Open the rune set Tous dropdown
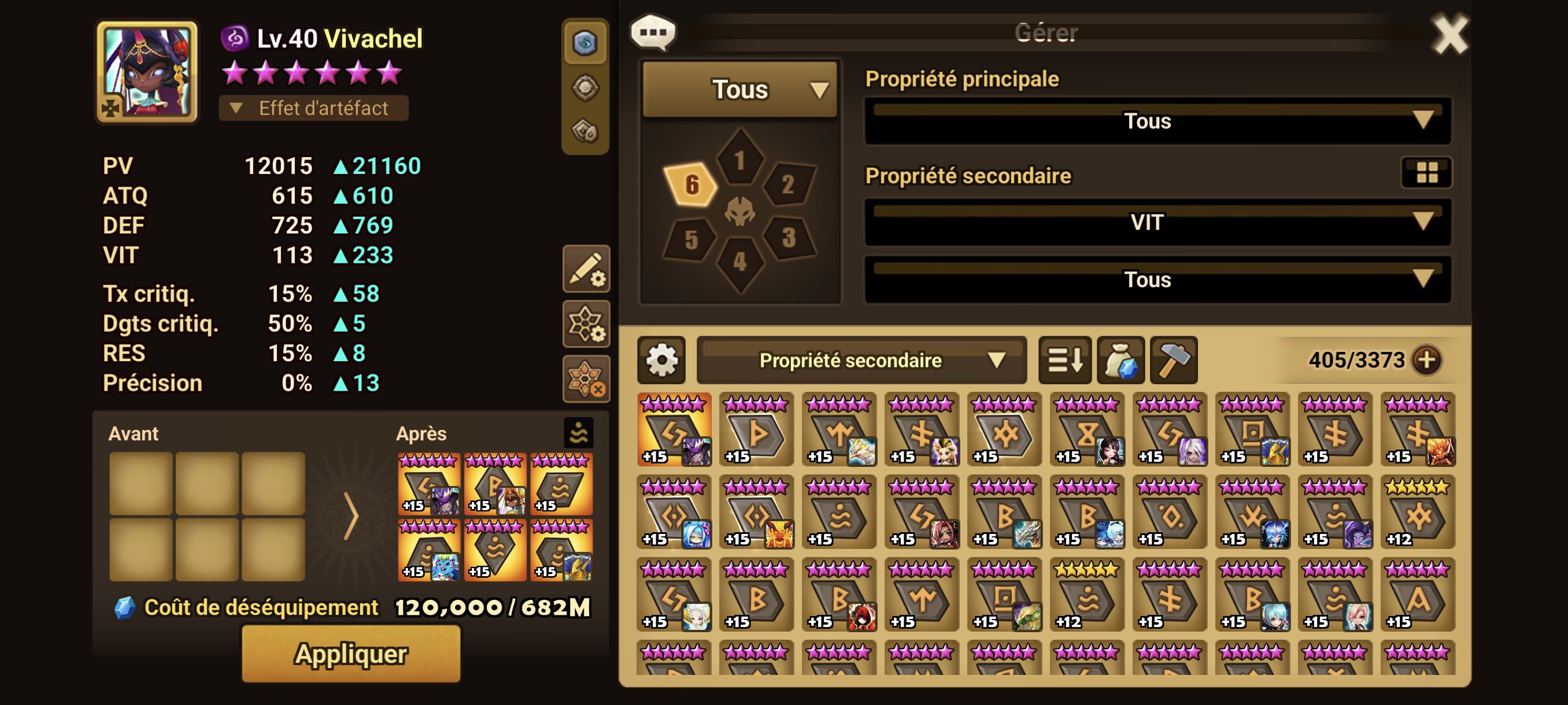 pos(739,90)
